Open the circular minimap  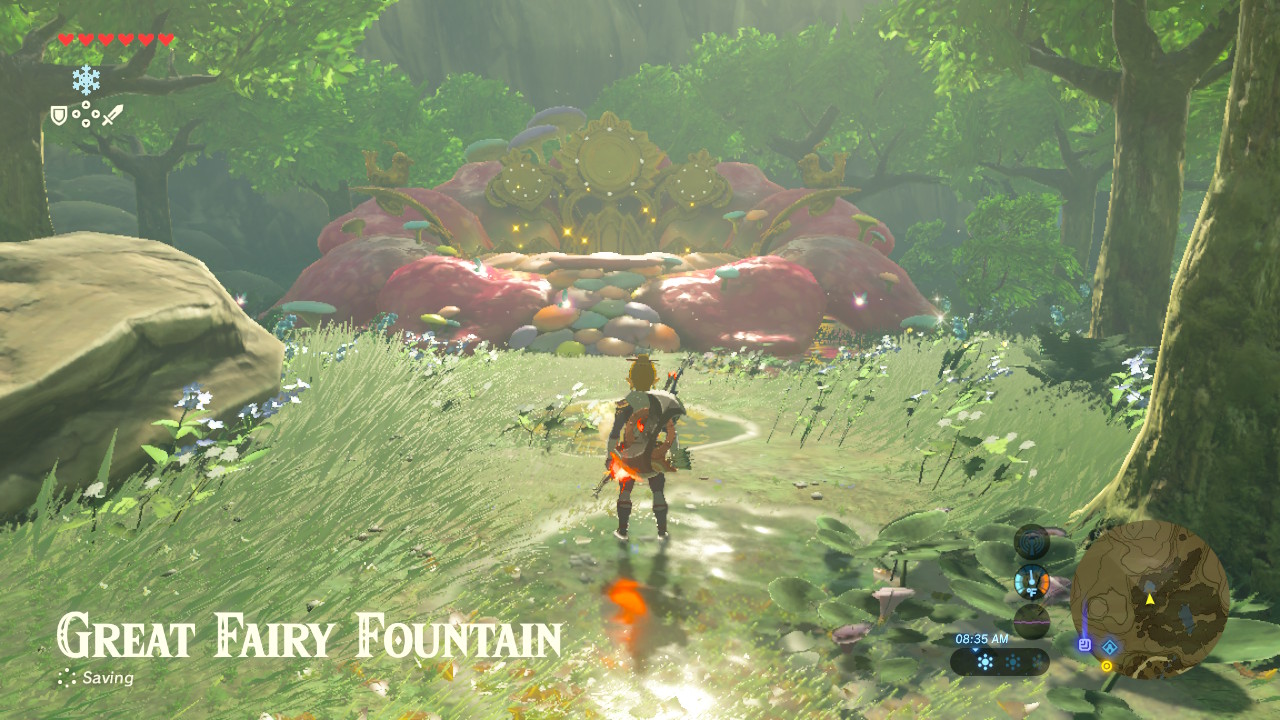1150,599
